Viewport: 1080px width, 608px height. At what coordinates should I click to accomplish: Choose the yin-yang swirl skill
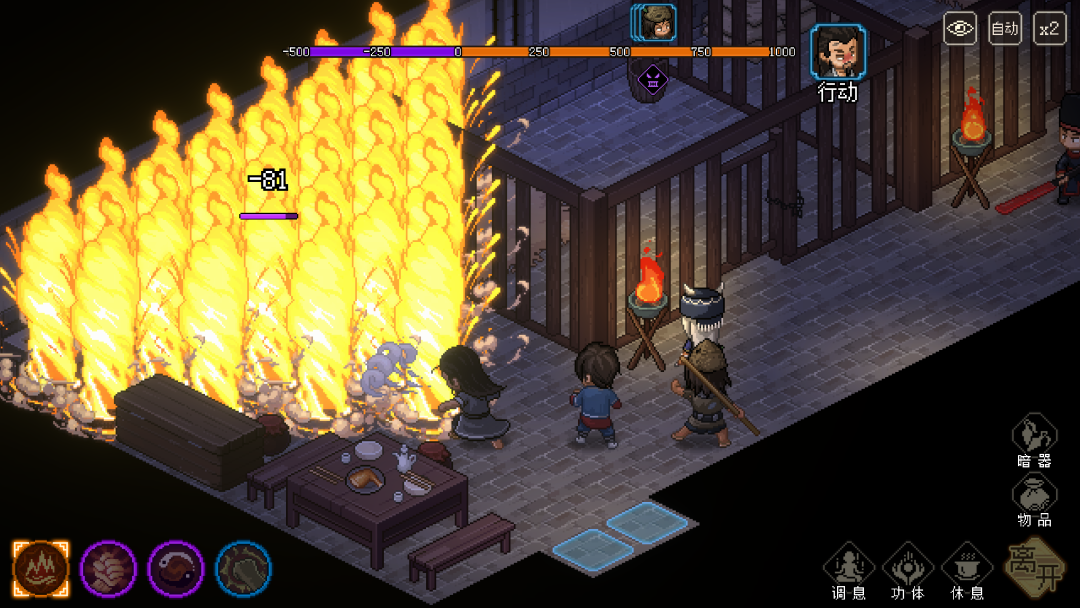click(176, 568)
